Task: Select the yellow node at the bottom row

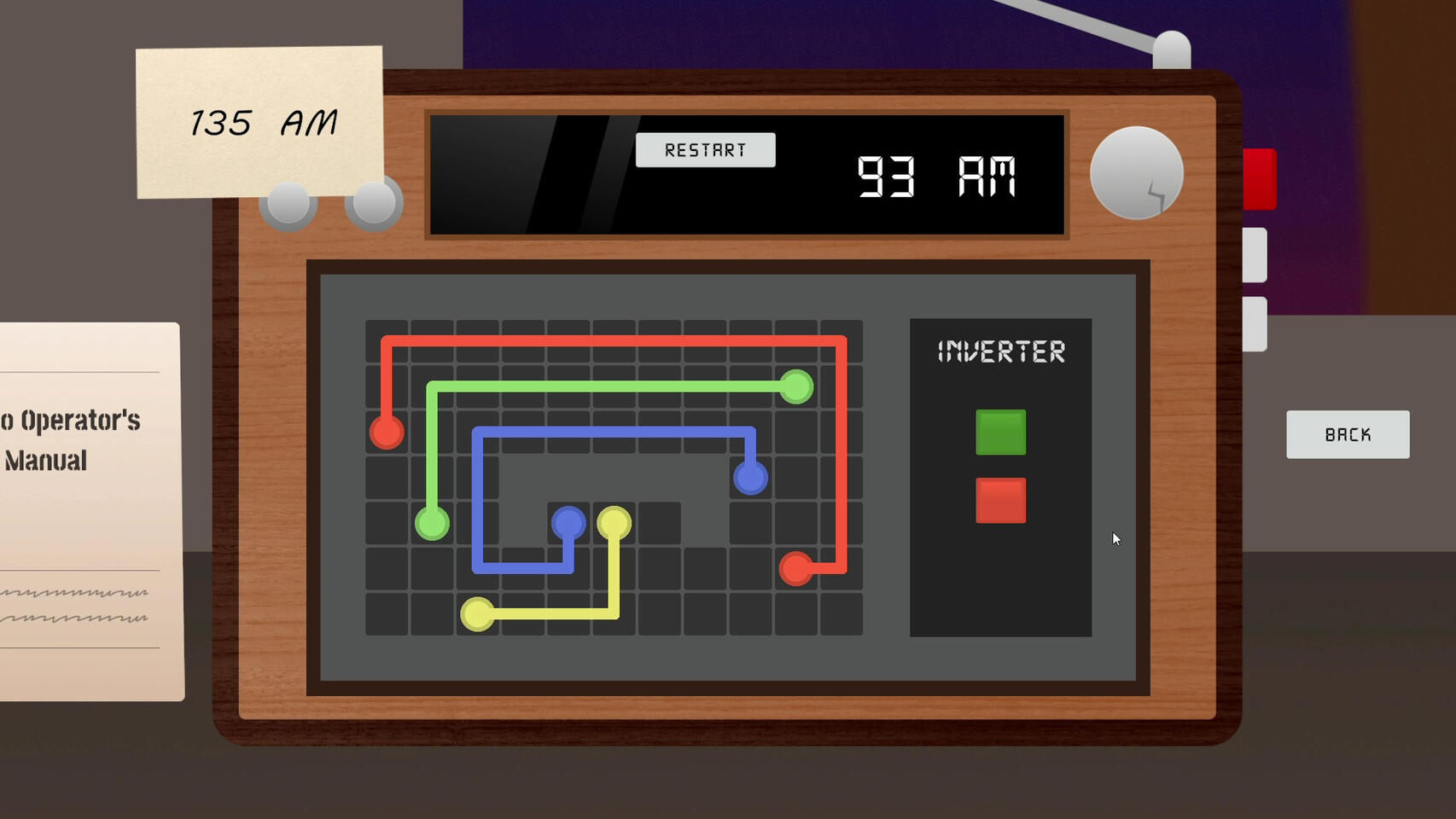Action: coord(477,613)
